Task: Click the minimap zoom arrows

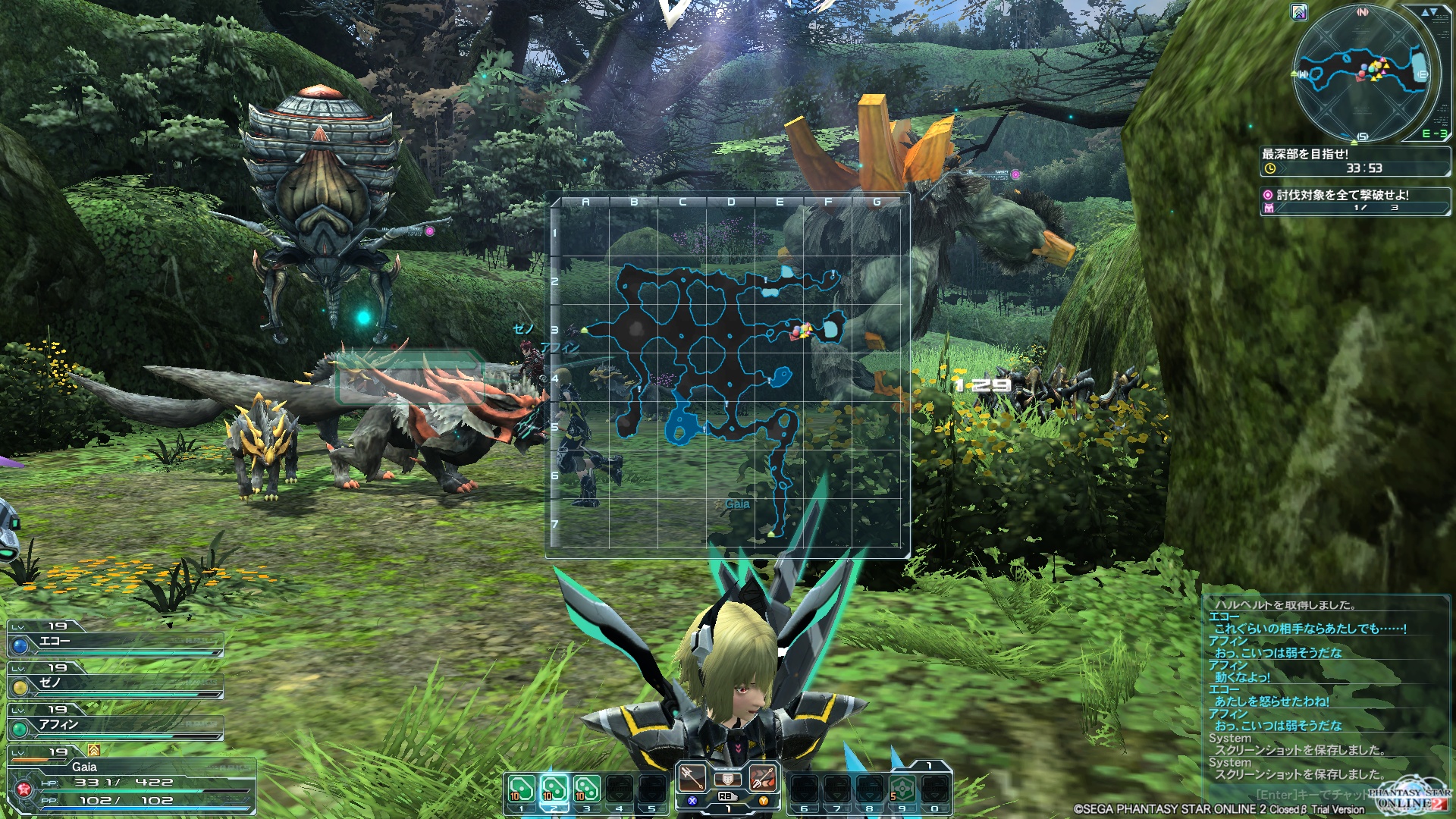Action: (1429, 12)
